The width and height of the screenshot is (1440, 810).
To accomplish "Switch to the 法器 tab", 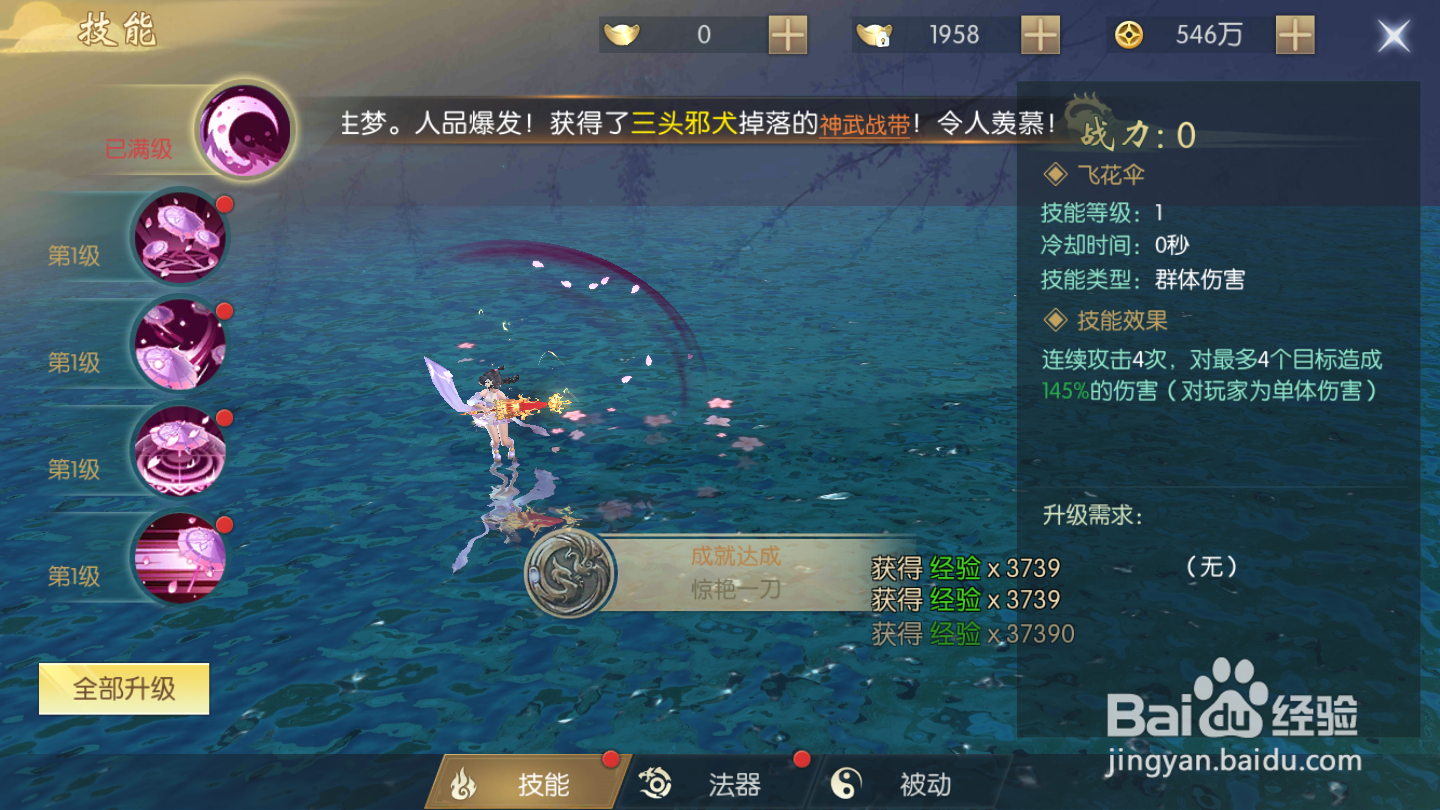I will coord(737,784).
